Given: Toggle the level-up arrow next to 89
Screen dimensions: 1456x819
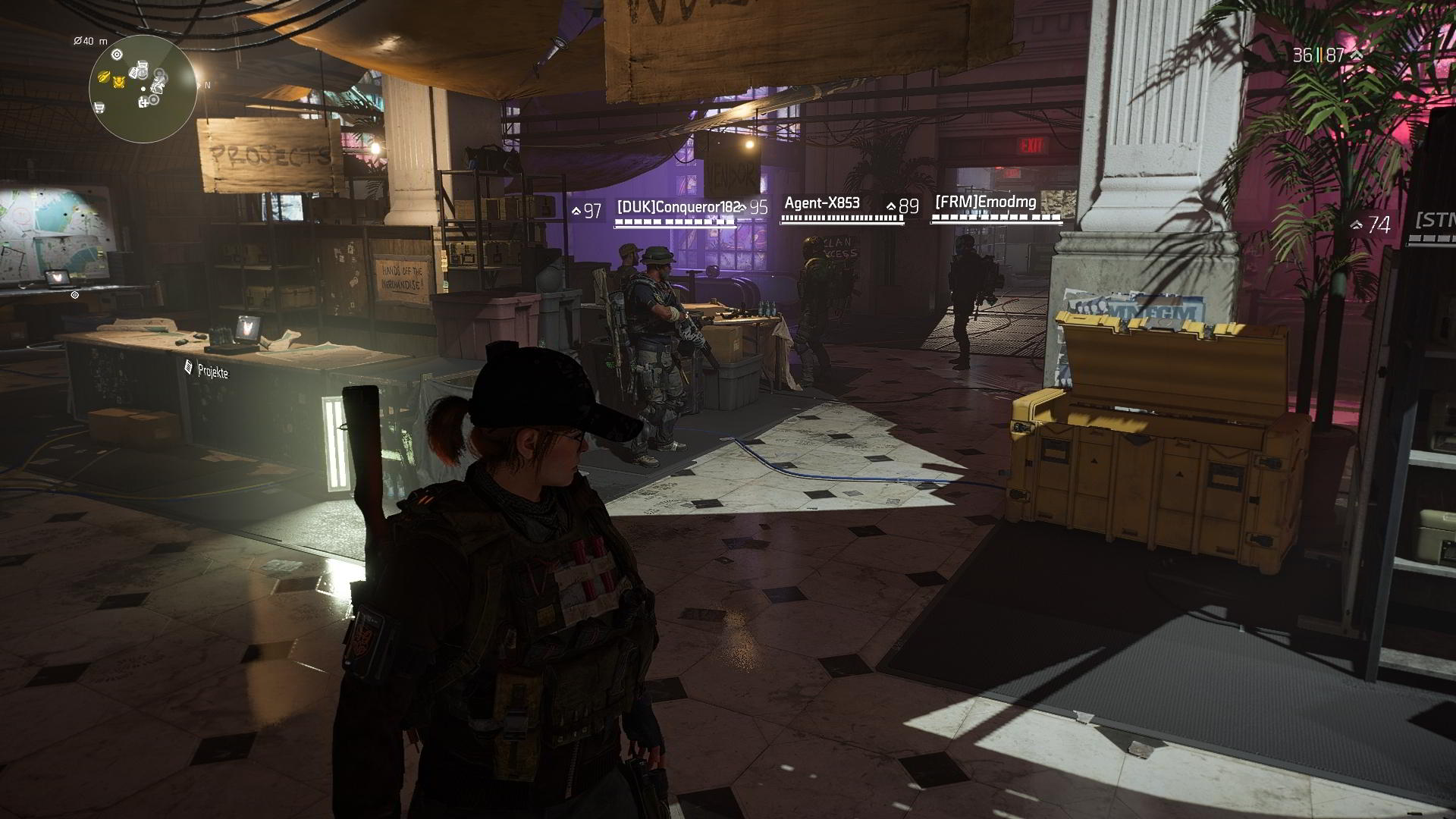Looking at the screenshot, I should tap(890, 206).
